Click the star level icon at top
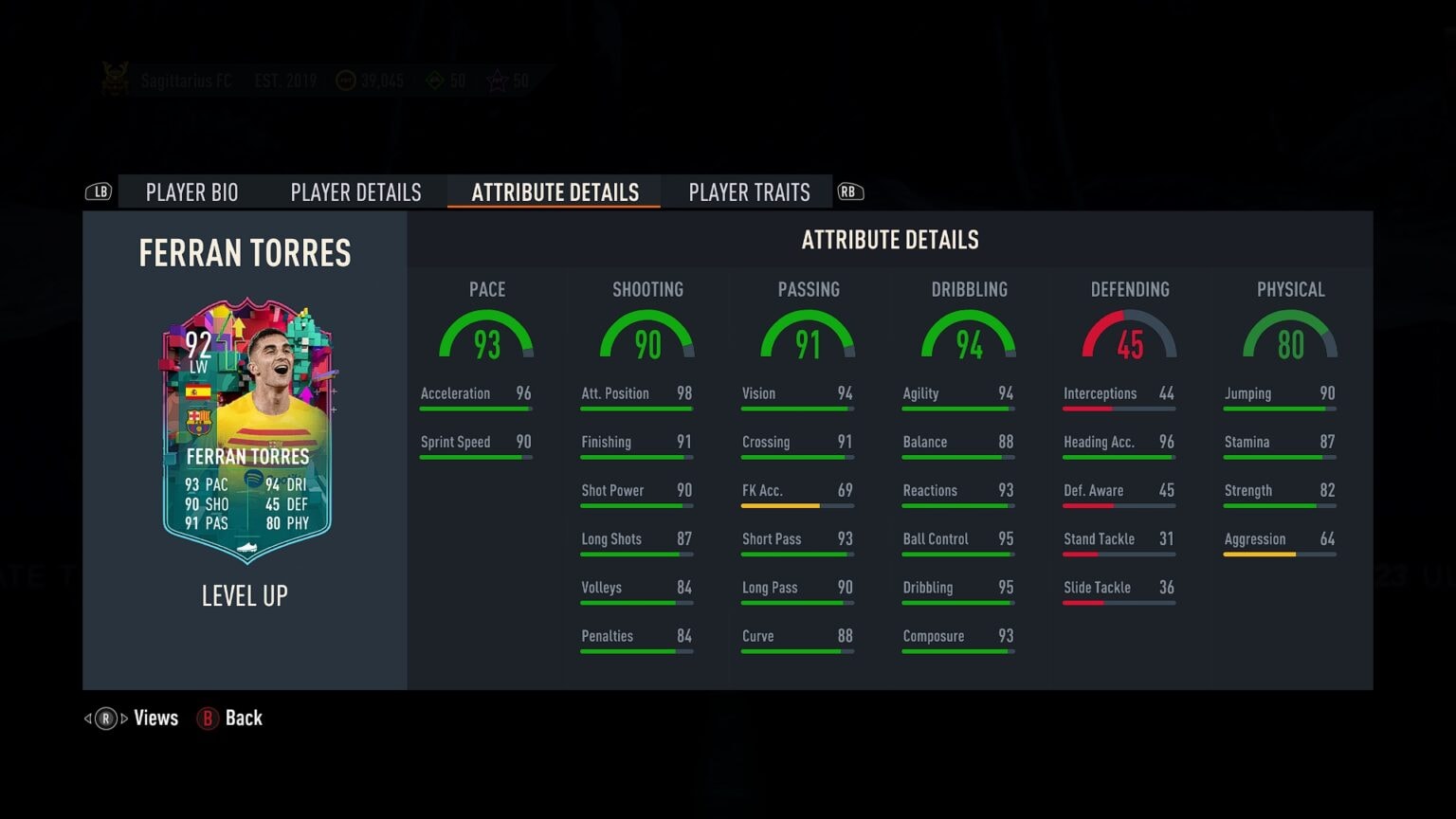Viewport: 1456px width, 819px height. [498, 81]
